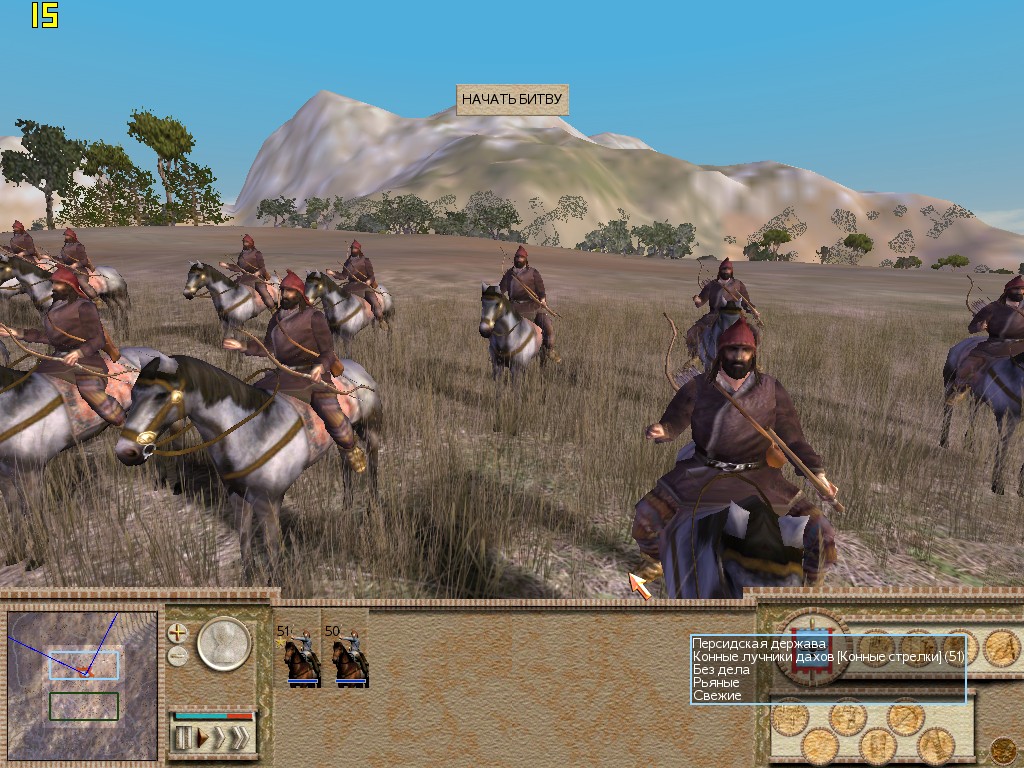Screen dimensions: 1024x768
Task: Pause the battle with the two-bar pause button
Action: tap(184, 739)
